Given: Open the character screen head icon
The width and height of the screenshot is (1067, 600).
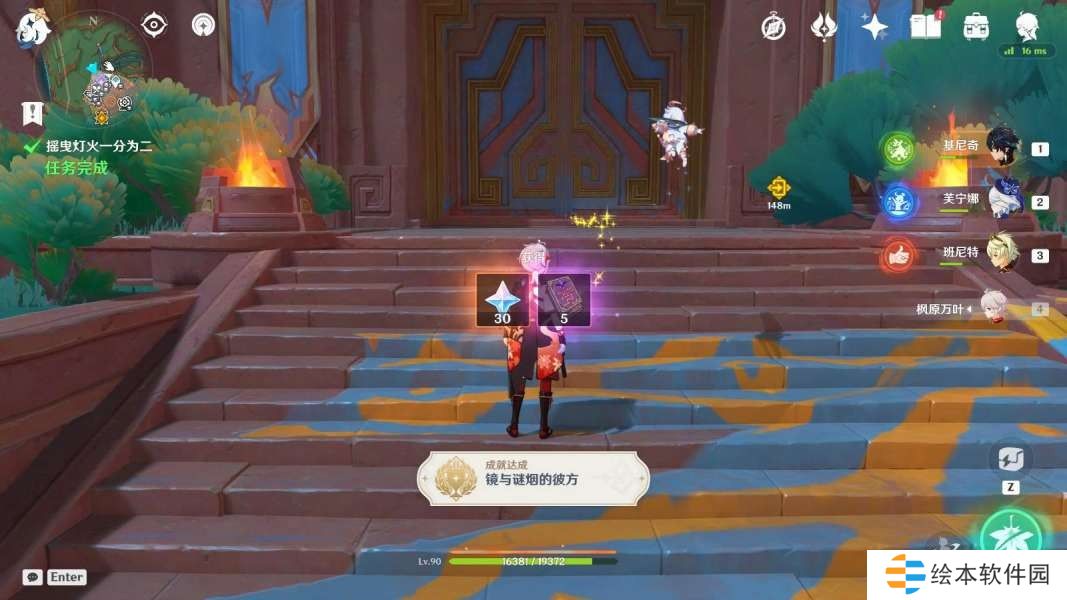Looking at the screenshot, I should coord(1027,27).
